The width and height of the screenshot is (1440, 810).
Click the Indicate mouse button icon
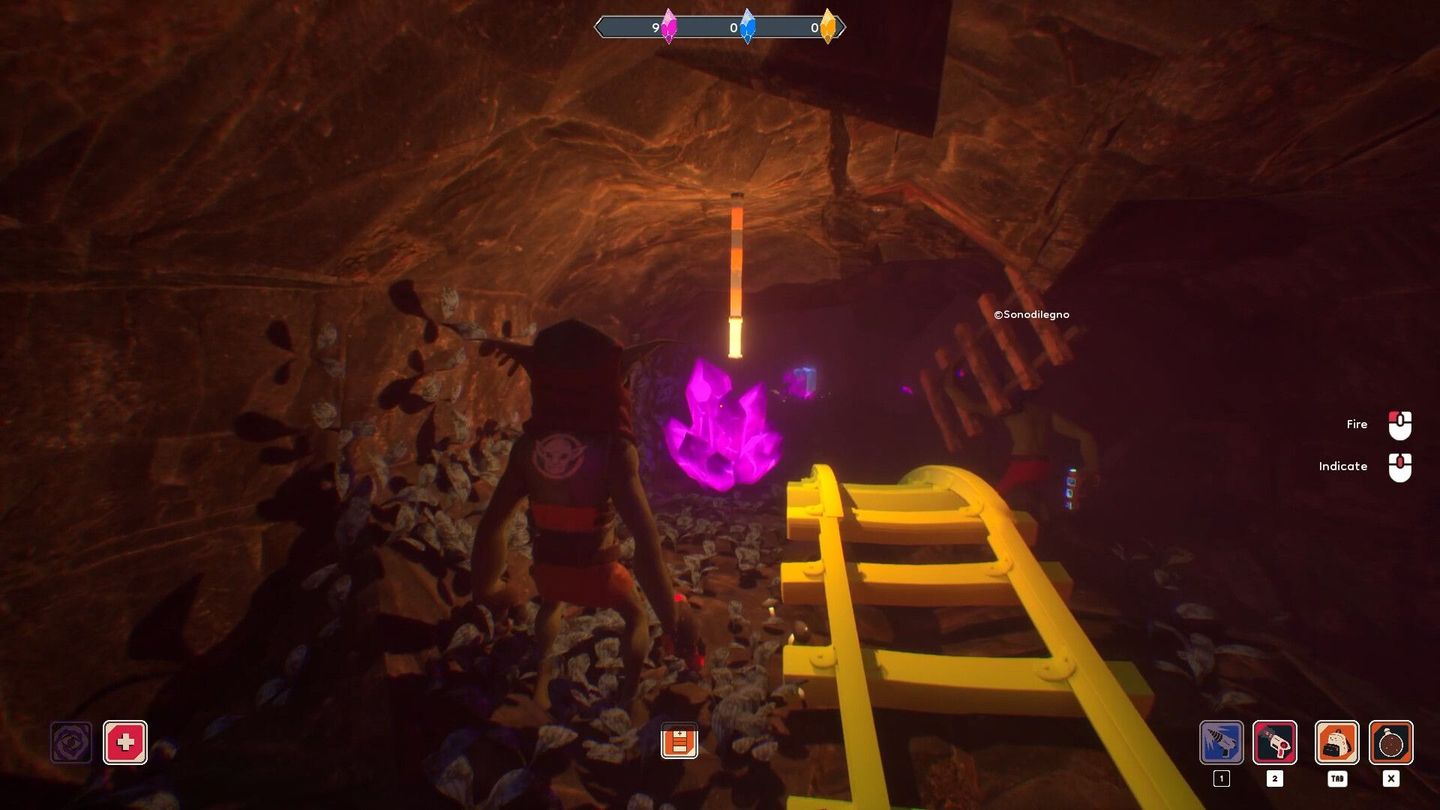point(1398,466)
